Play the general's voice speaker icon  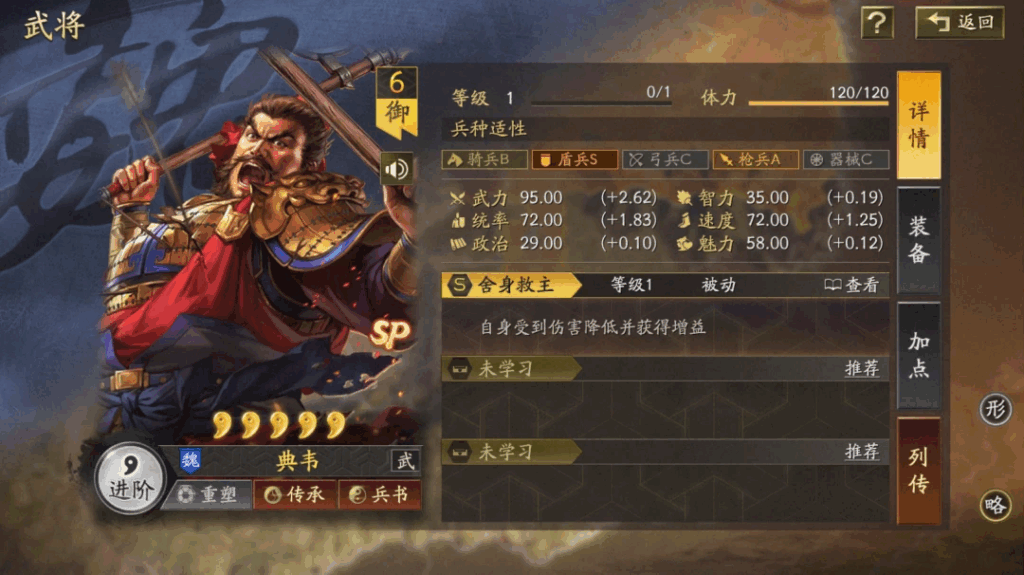click(x=397, y=168)
